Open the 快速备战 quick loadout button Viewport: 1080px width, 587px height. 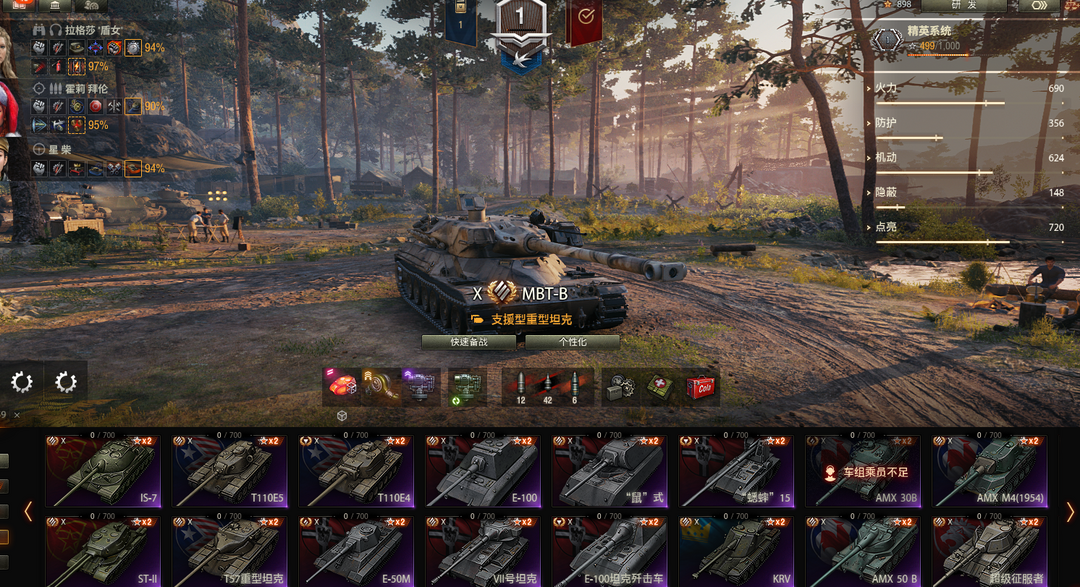(468, 341)
